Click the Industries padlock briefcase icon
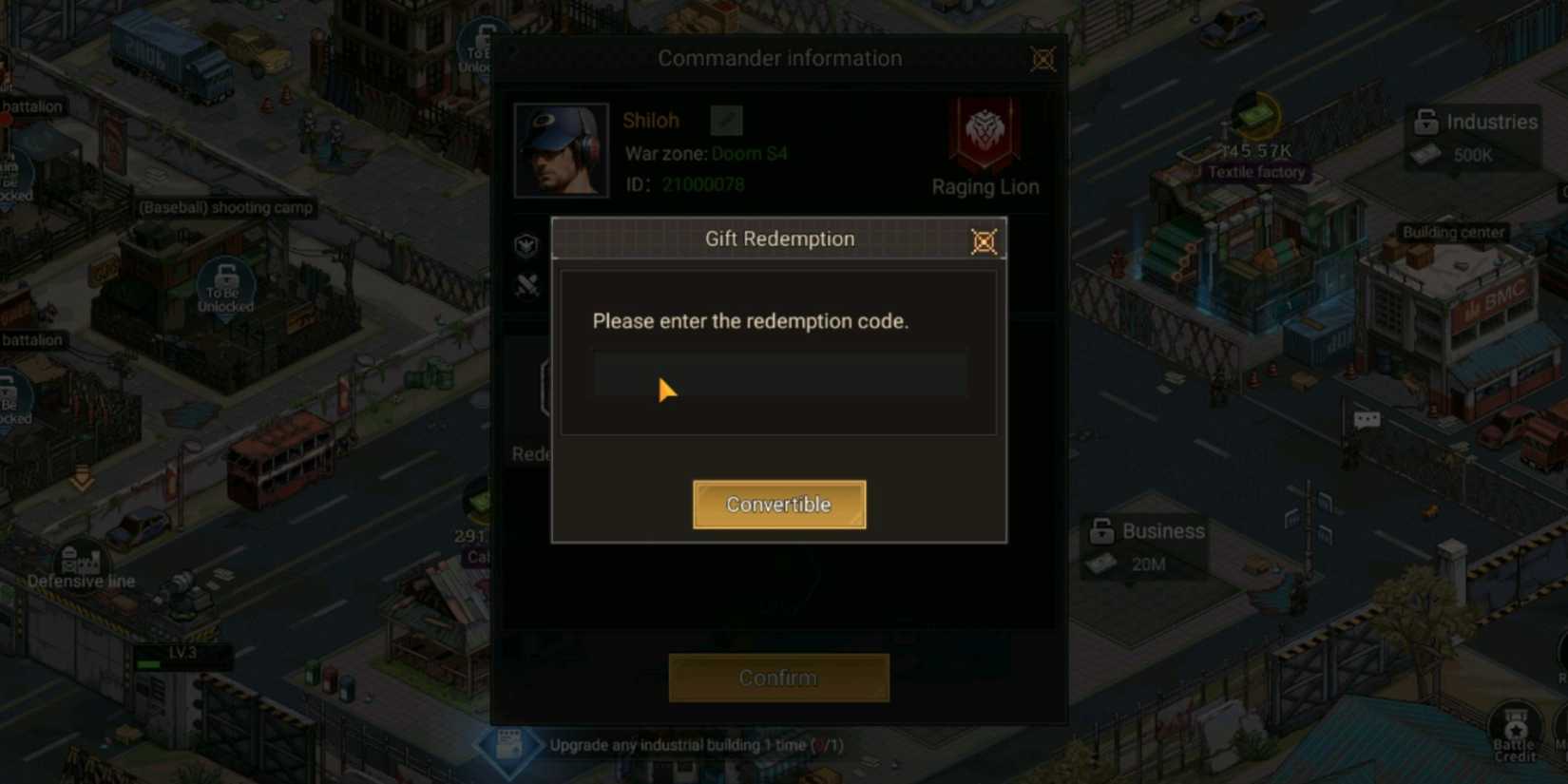This screenshot has height=784, width=1568. tap(1425, 122)
